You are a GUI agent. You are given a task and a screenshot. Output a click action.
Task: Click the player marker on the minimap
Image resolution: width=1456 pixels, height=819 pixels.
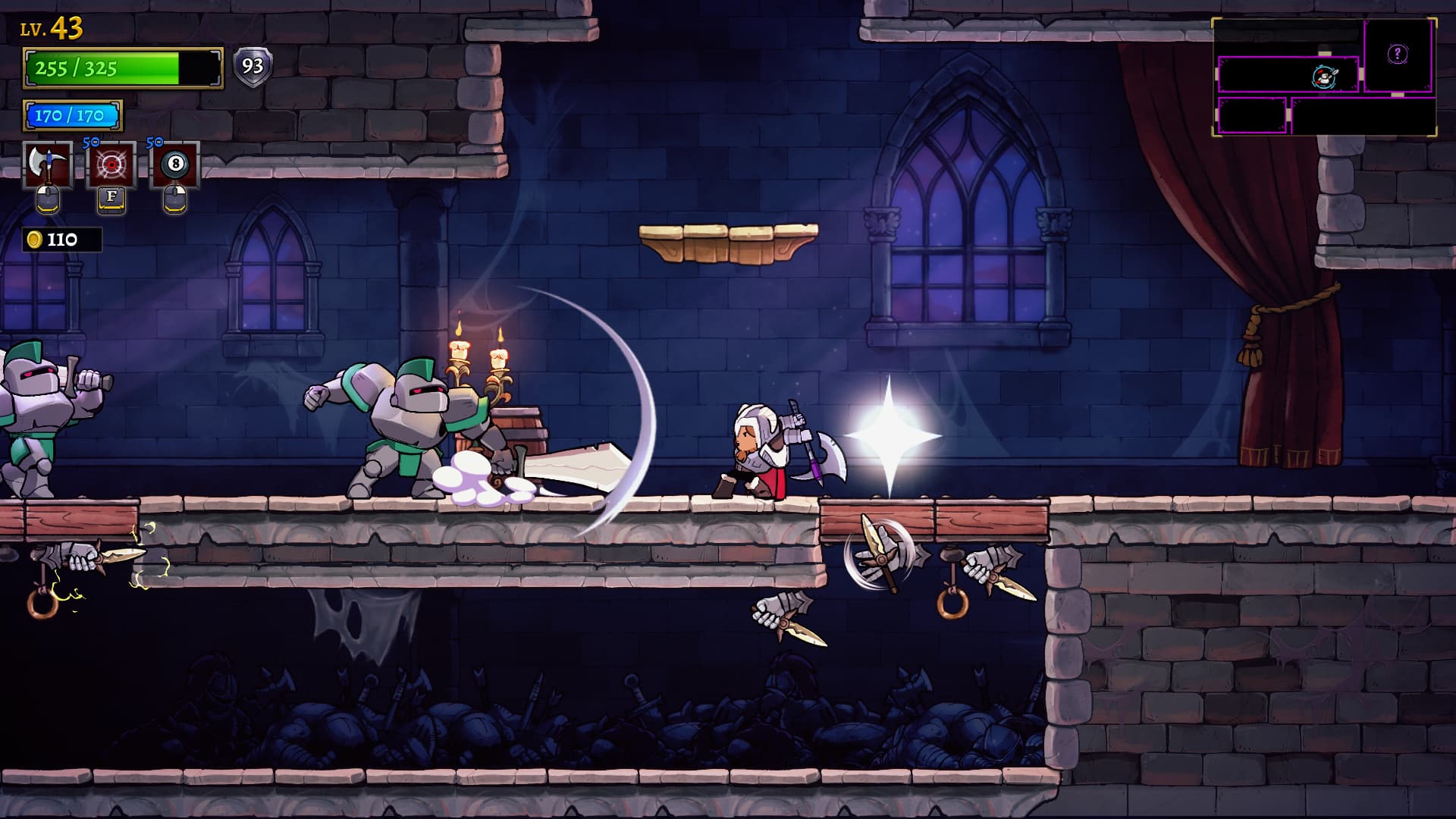click(x=1323, y=77)
